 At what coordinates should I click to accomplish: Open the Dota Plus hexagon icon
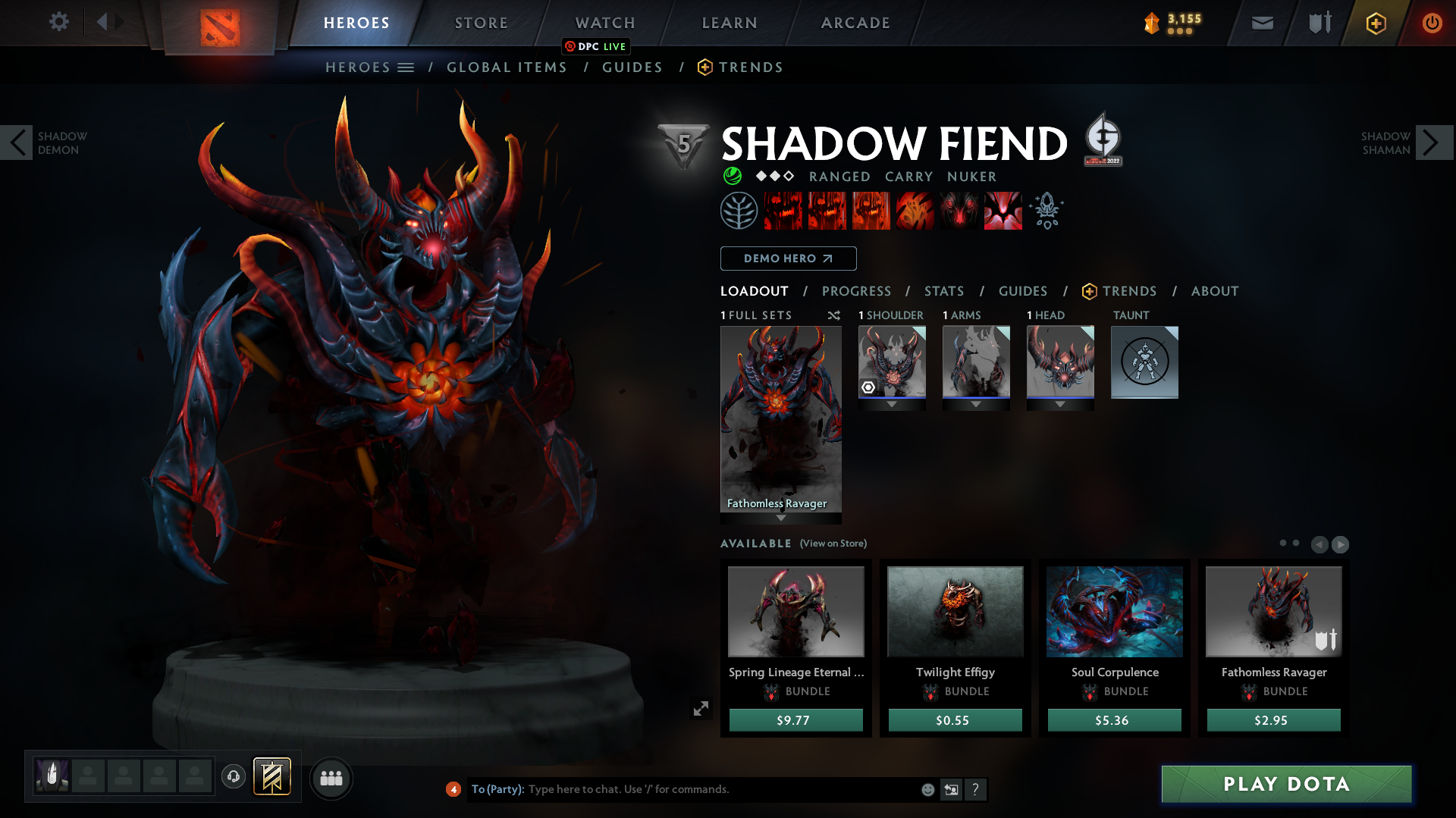(1375, 23)
